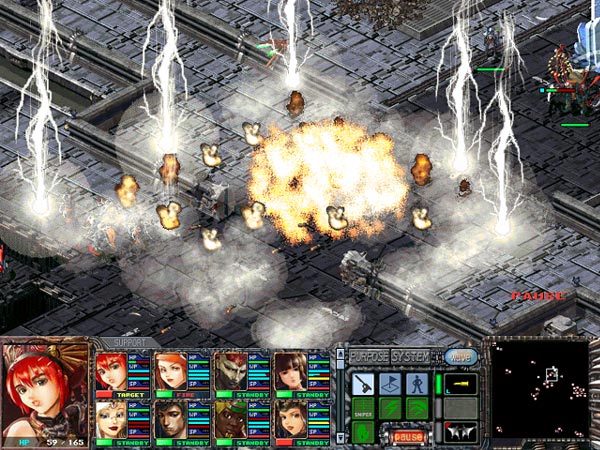Select the red-faced masked squad member
The height and width of the screenshot is (450, 600).
click(x=230, y=372)
